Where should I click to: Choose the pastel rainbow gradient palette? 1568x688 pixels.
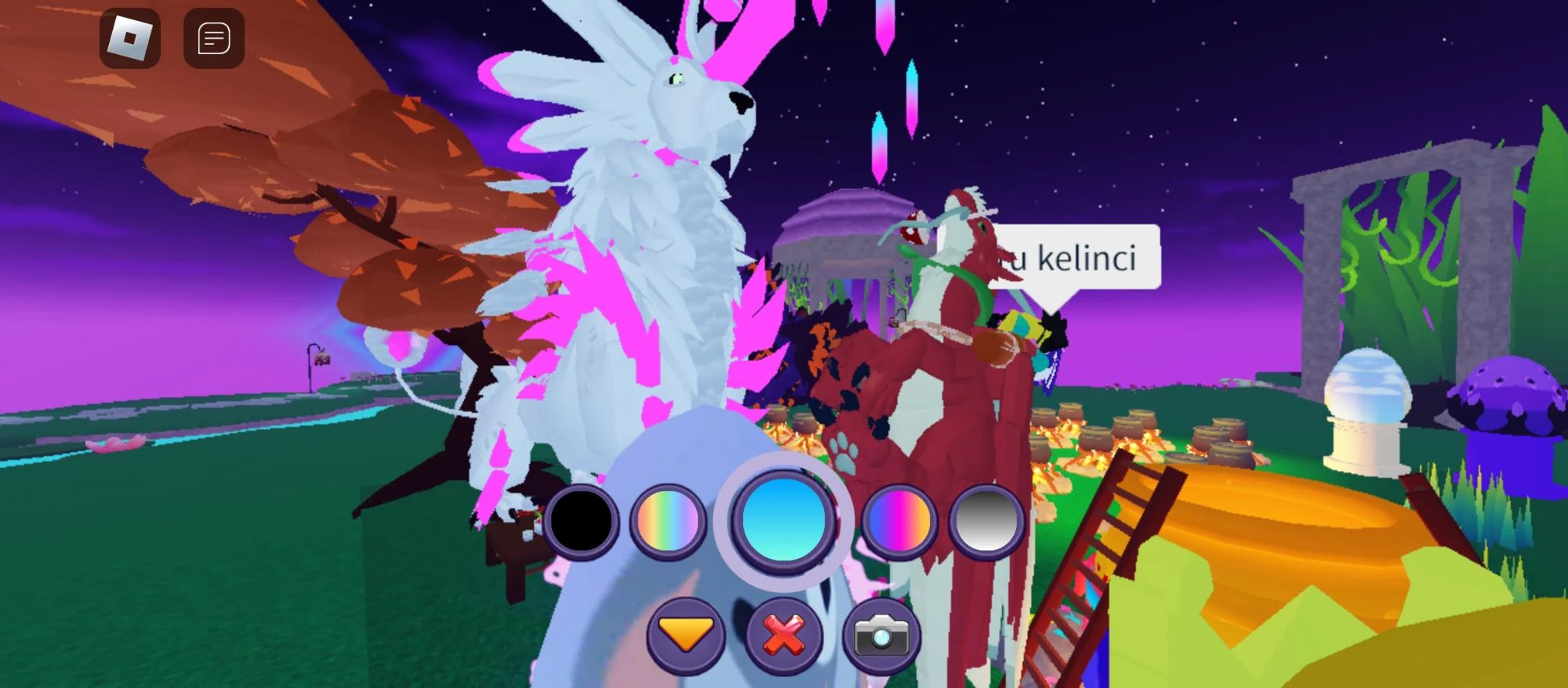pos(667,520)
